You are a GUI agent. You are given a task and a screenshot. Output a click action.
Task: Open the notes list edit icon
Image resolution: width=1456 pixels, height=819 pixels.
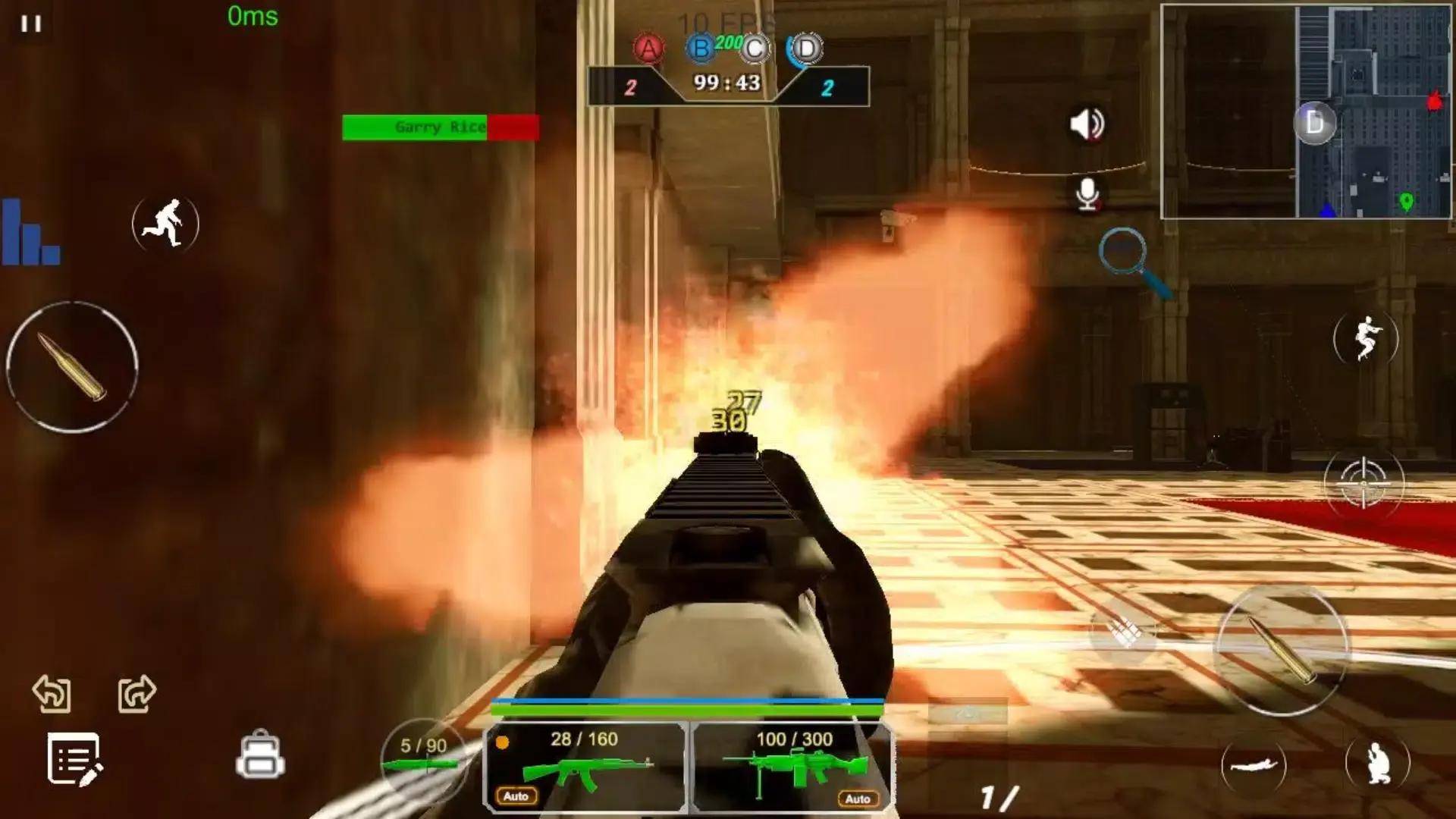[74, 759]
